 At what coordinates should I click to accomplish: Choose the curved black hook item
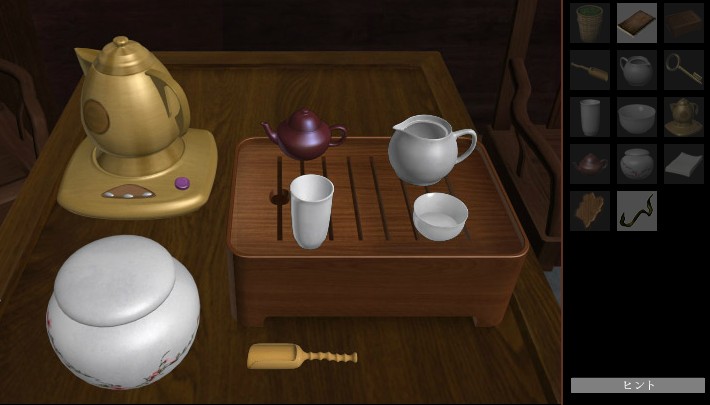point(637,211)
